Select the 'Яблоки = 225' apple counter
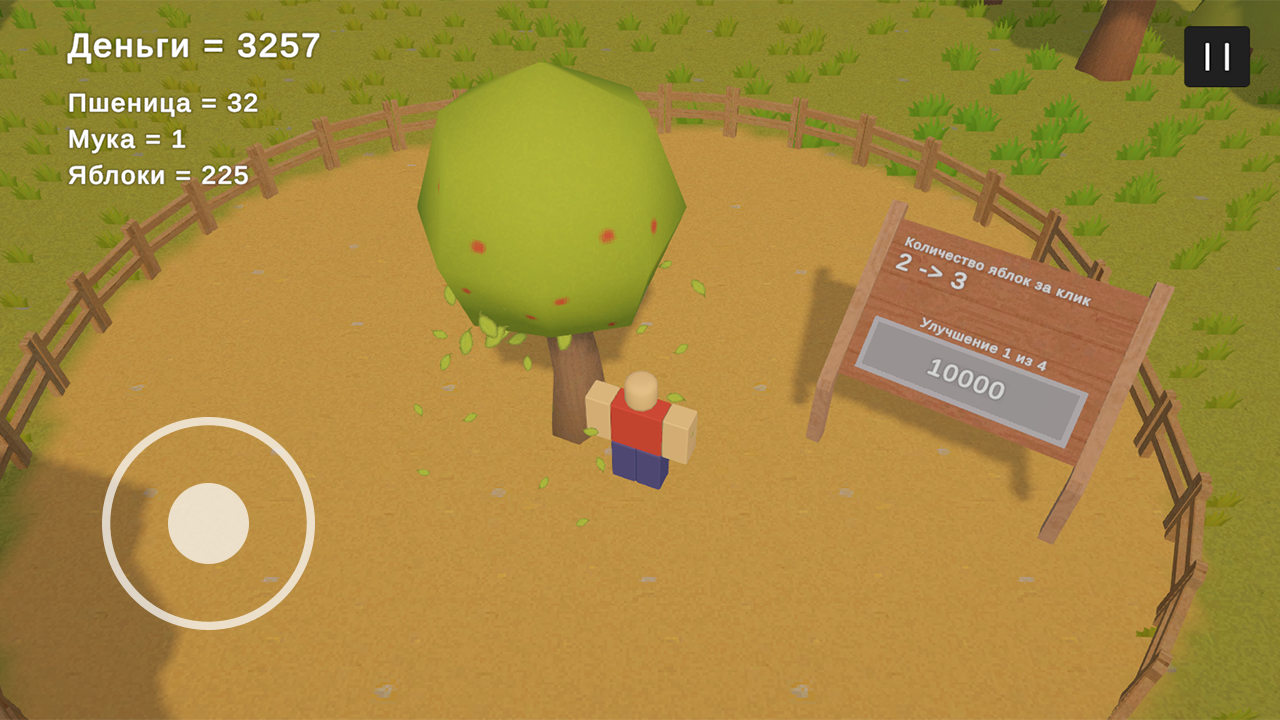Viewport: 1280px width, 720px height. coord(157,176)
